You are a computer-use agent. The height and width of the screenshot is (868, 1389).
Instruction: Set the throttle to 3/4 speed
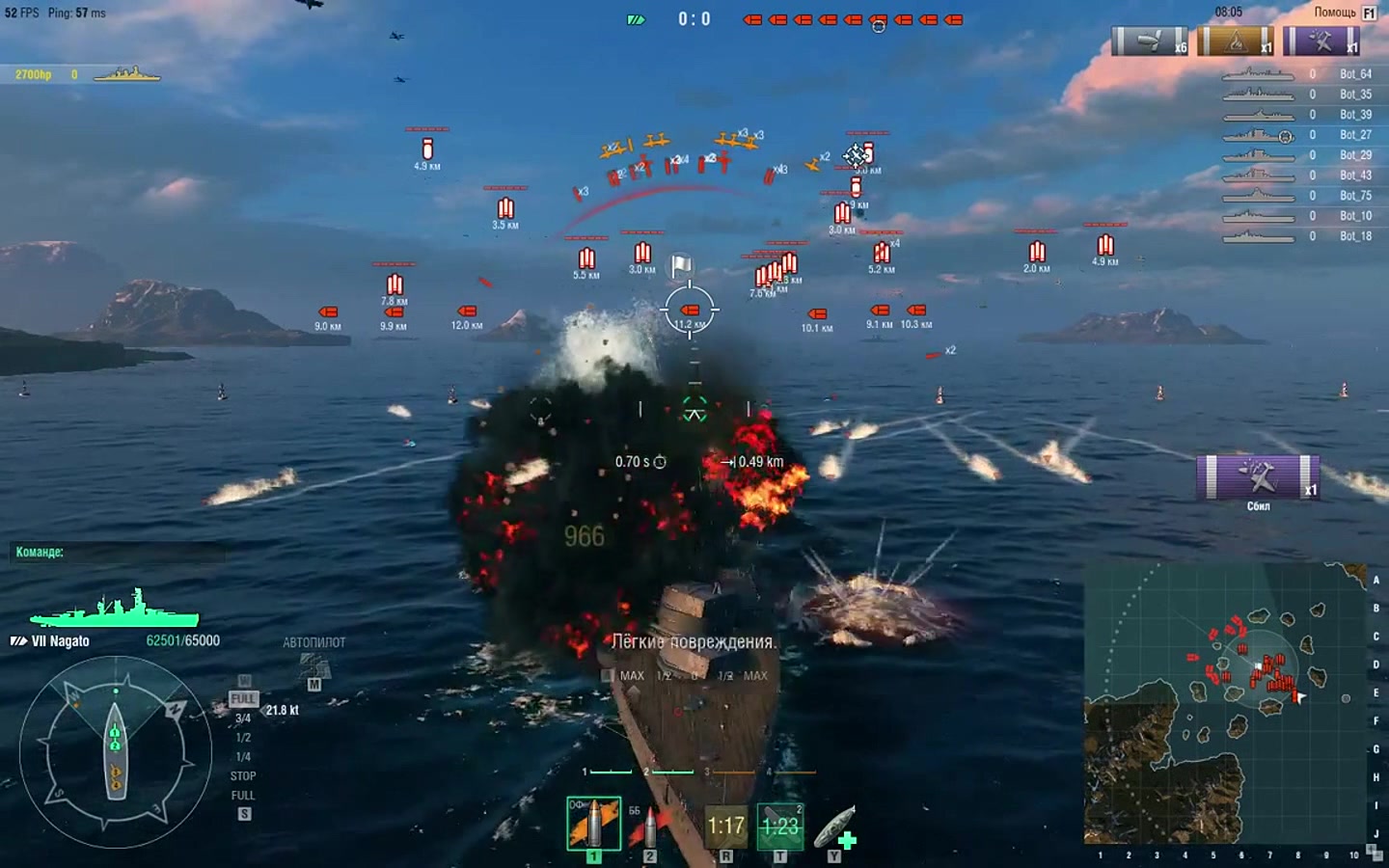pos(243,719)
